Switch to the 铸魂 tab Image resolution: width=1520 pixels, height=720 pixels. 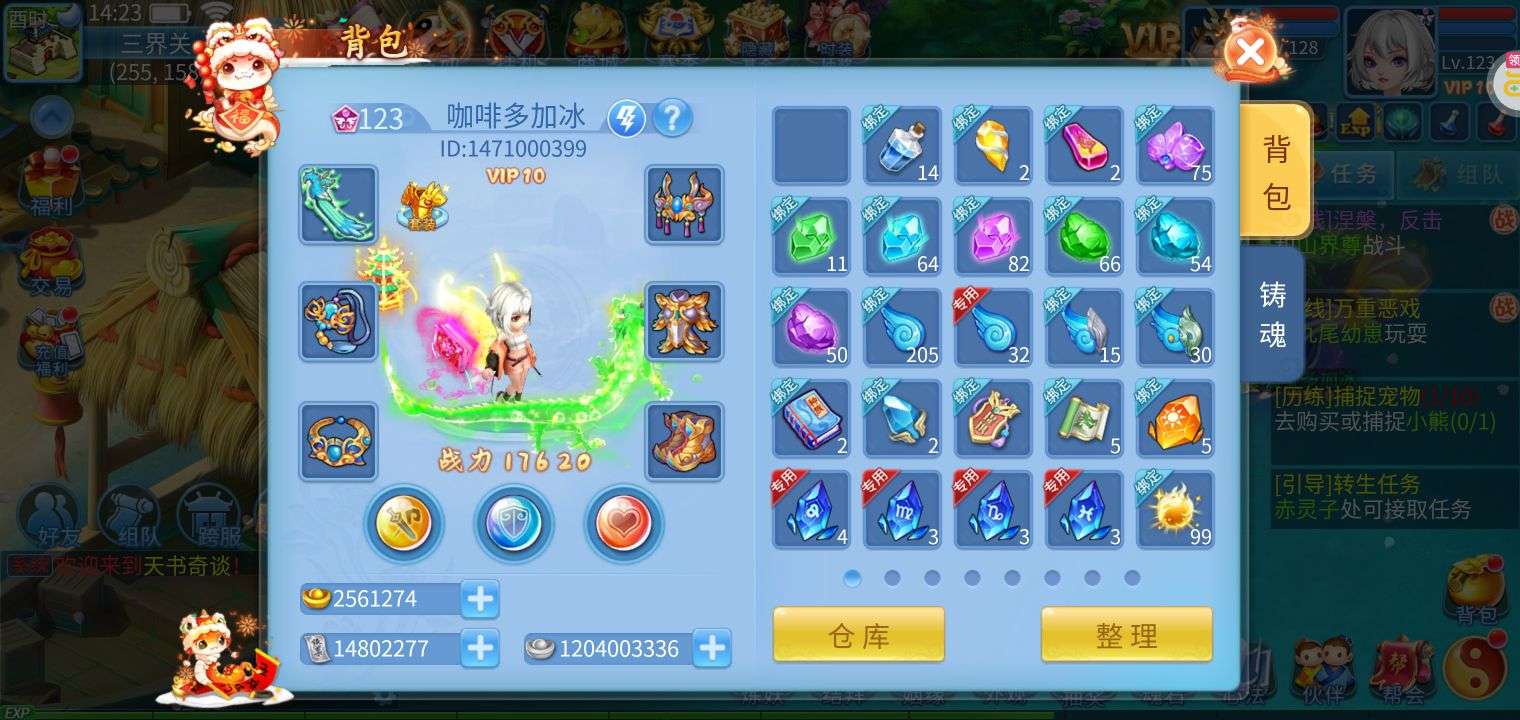[x=1272, y=312]
